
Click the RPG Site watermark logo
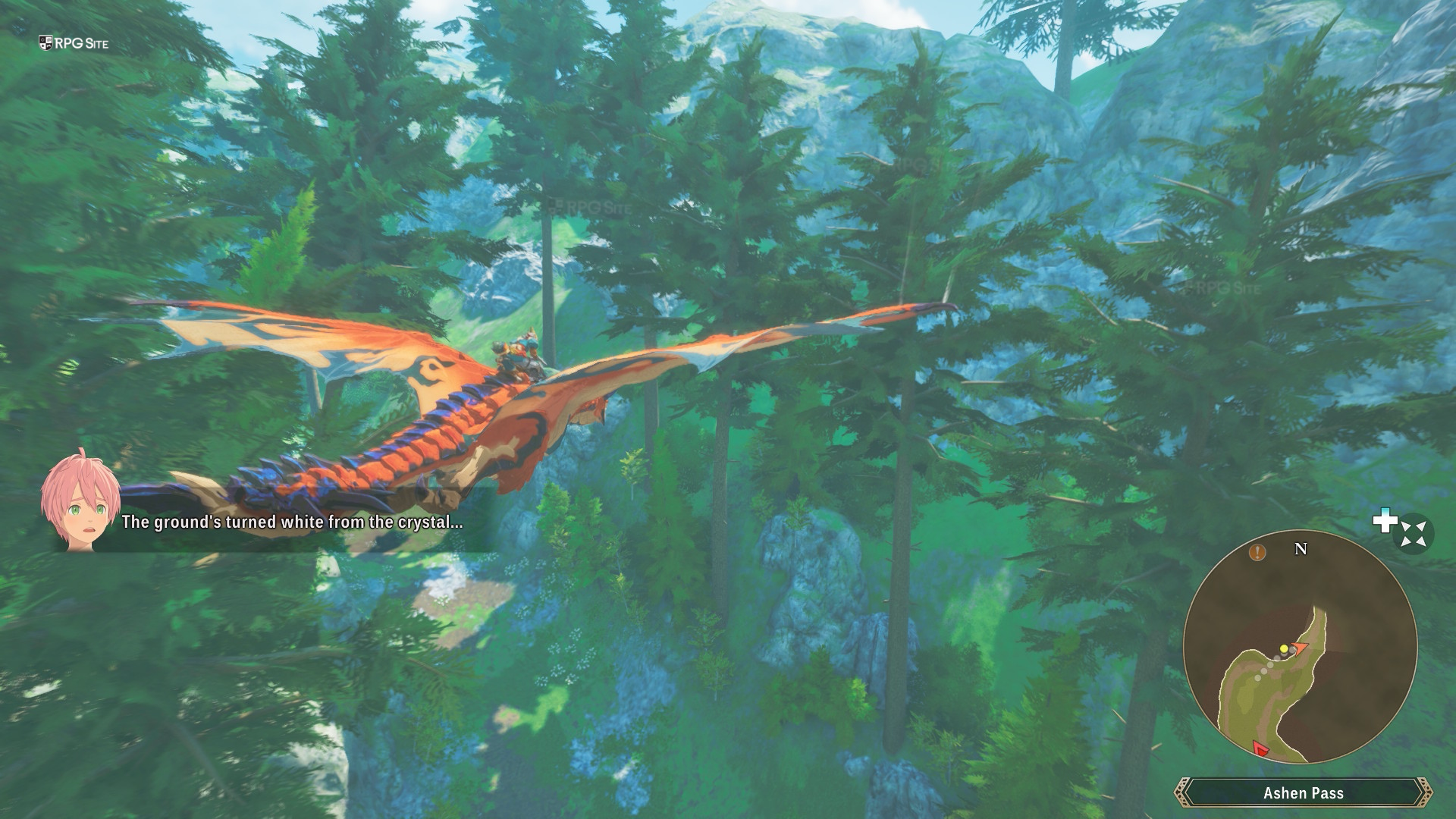(x=74, y=43)
